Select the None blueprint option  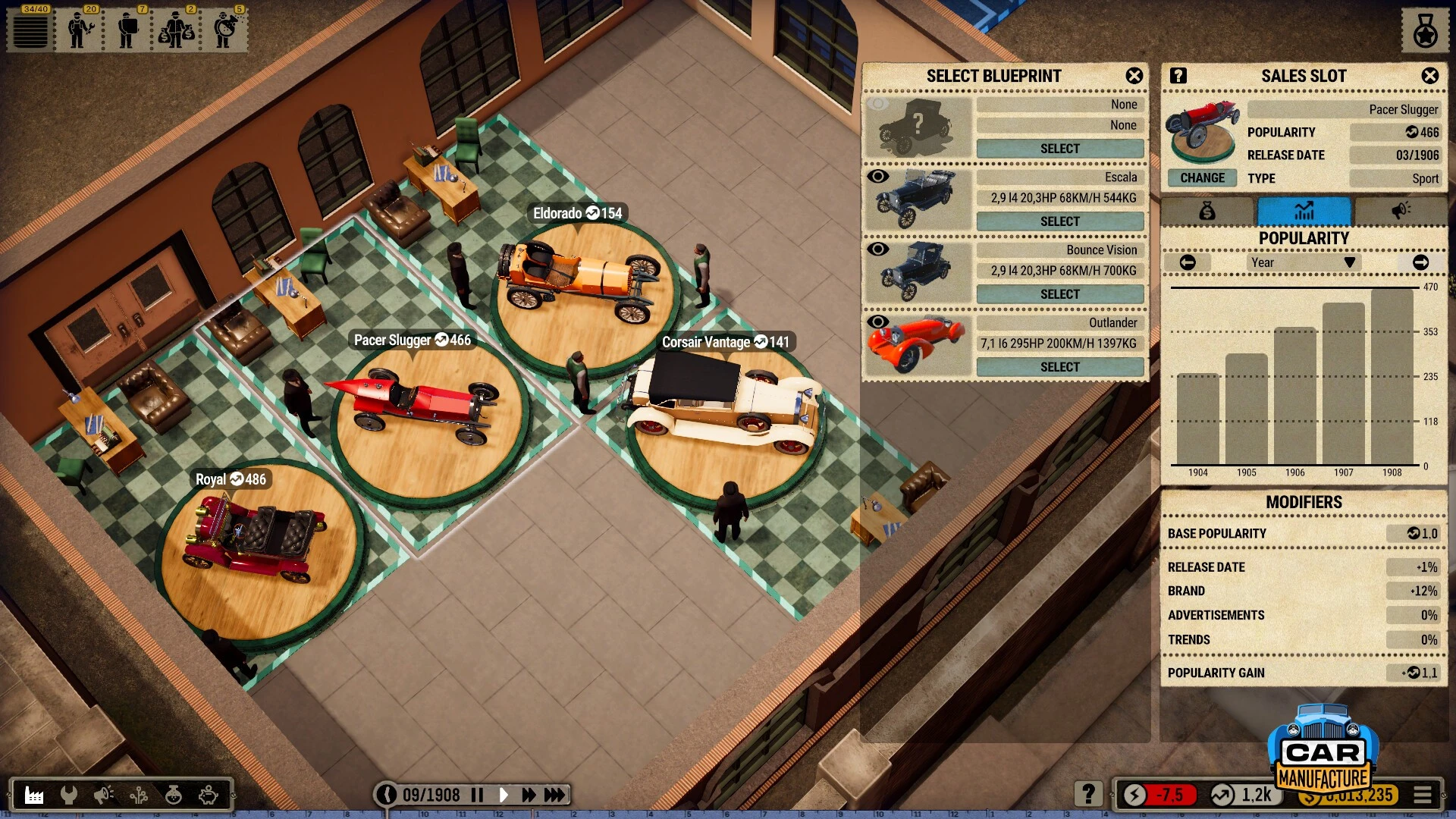tap(1059, 149)
